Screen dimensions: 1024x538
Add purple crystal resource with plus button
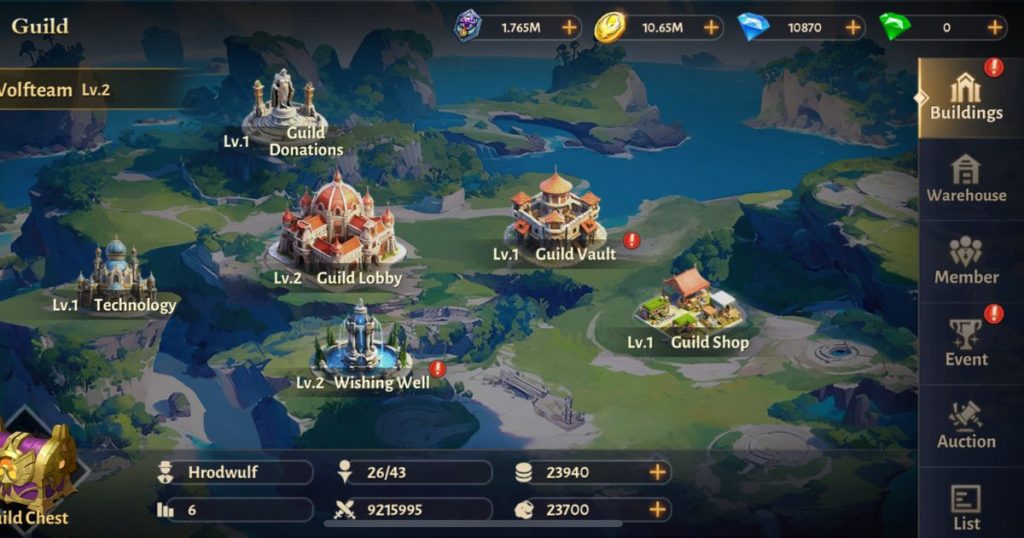point(569,28)
